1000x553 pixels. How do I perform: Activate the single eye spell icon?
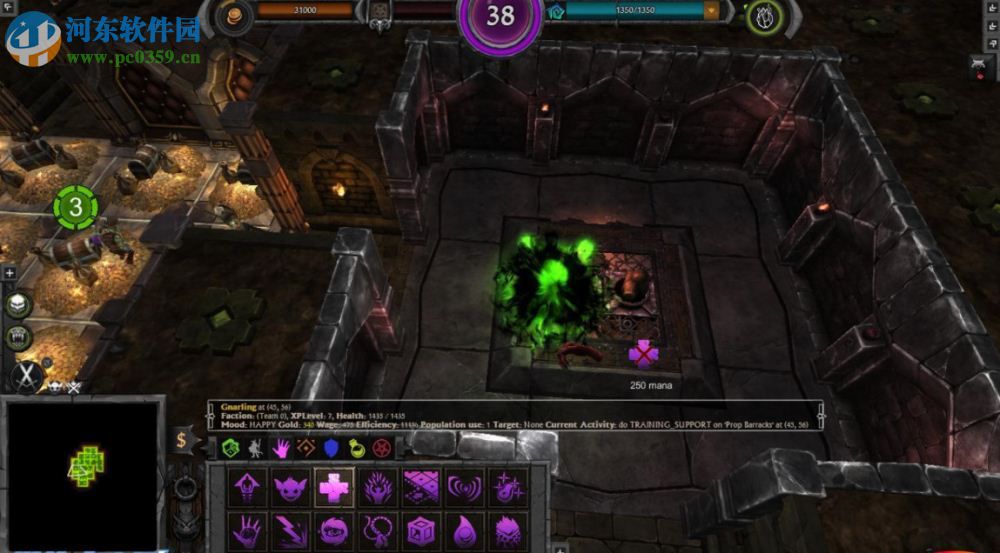(x=334, y=530)
